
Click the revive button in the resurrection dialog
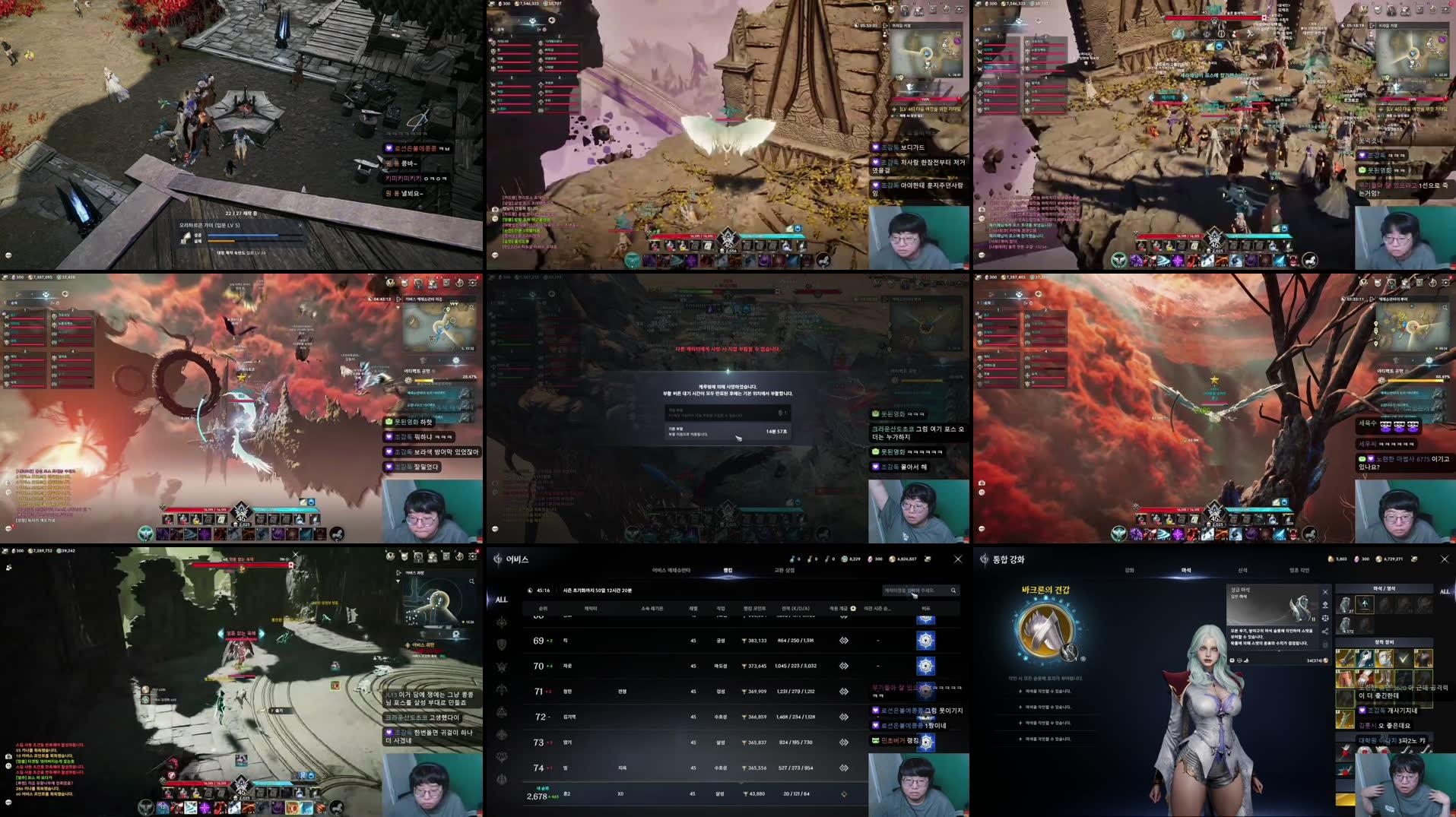(x=729, y=414)
